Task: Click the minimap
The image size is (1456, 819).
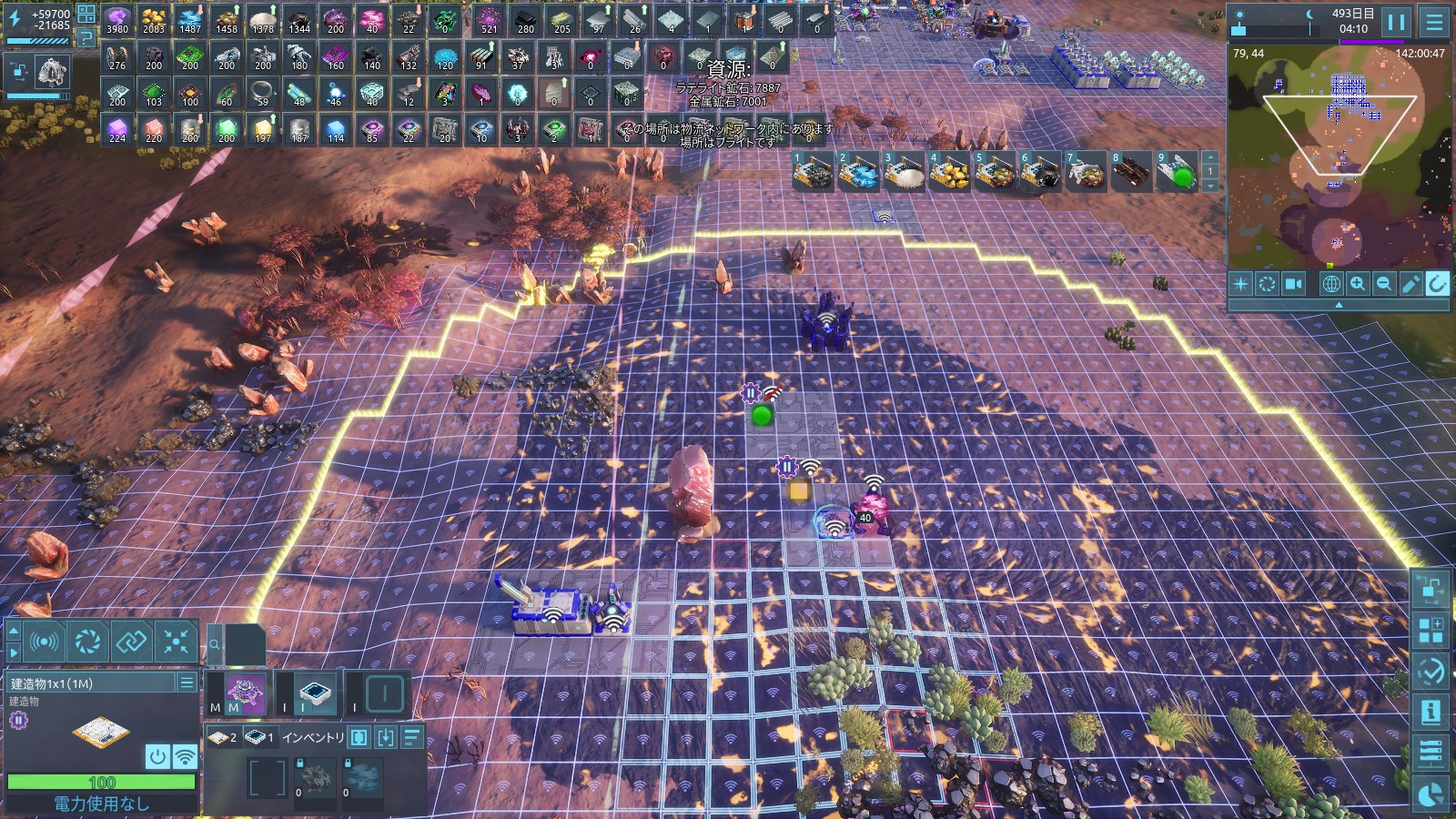Action: tap(1340, 155)
